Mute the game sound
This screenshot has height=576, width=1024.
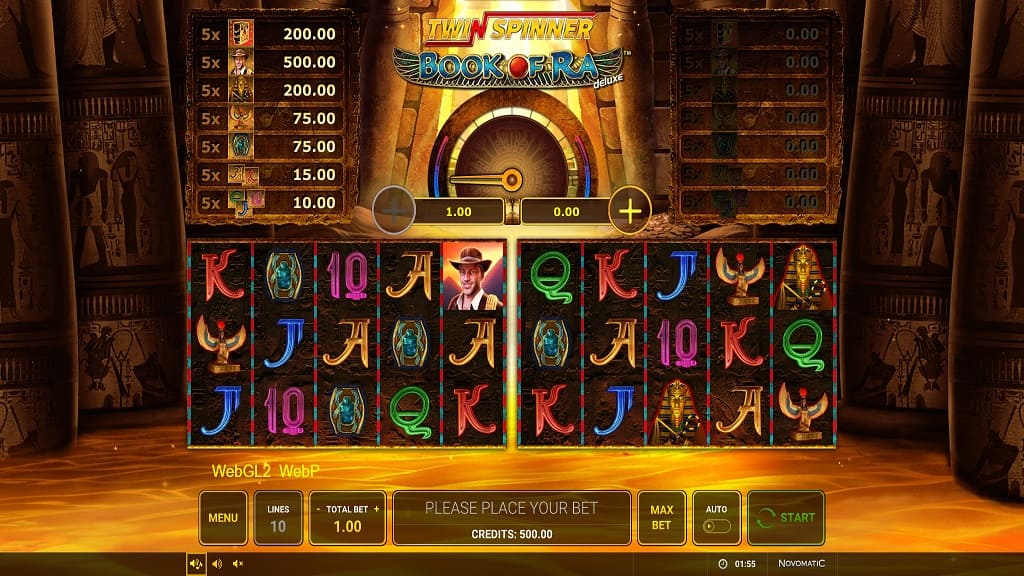[x=238, y=564]
